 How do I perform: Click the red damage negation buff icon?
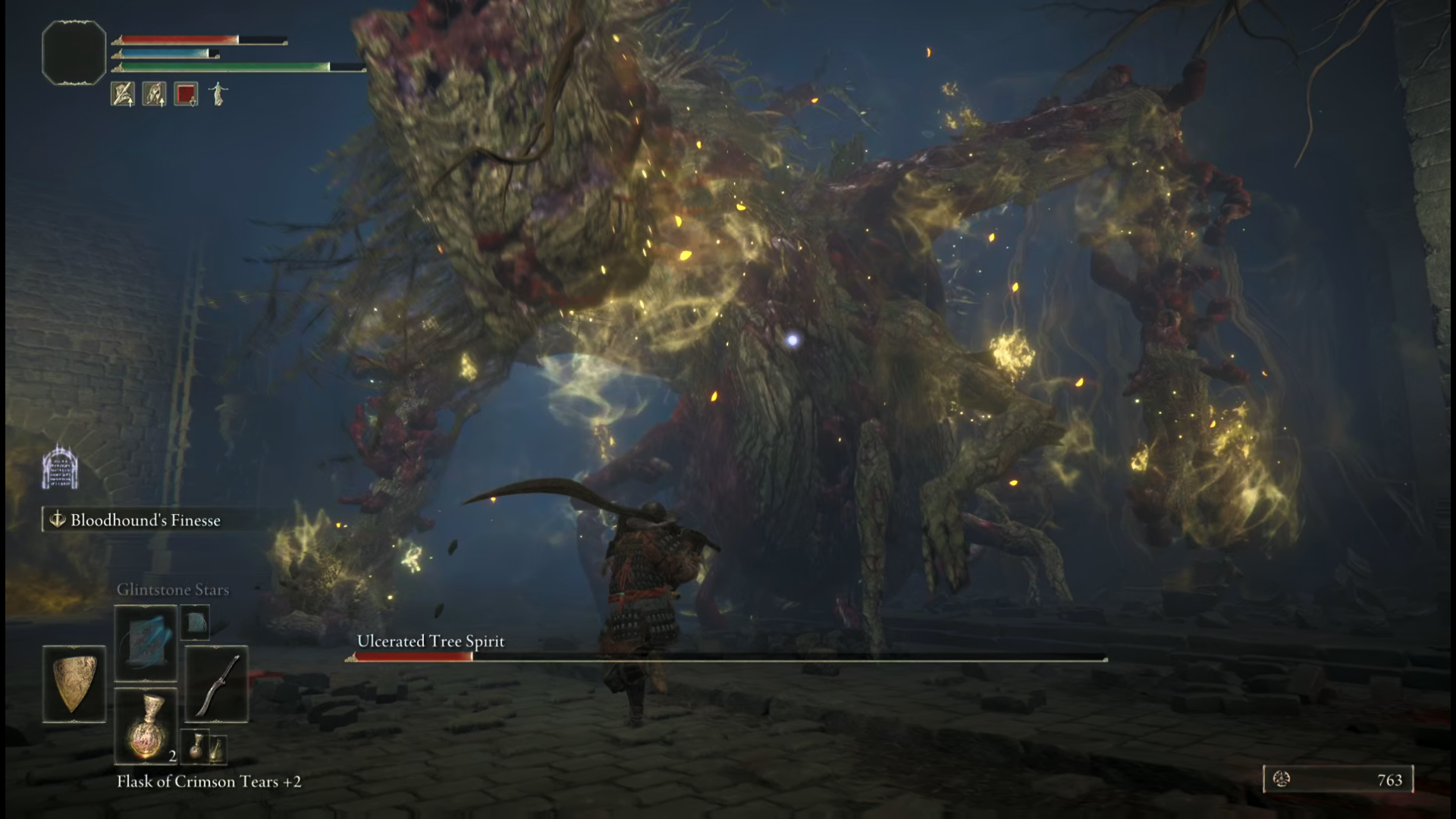coord(184,94)
